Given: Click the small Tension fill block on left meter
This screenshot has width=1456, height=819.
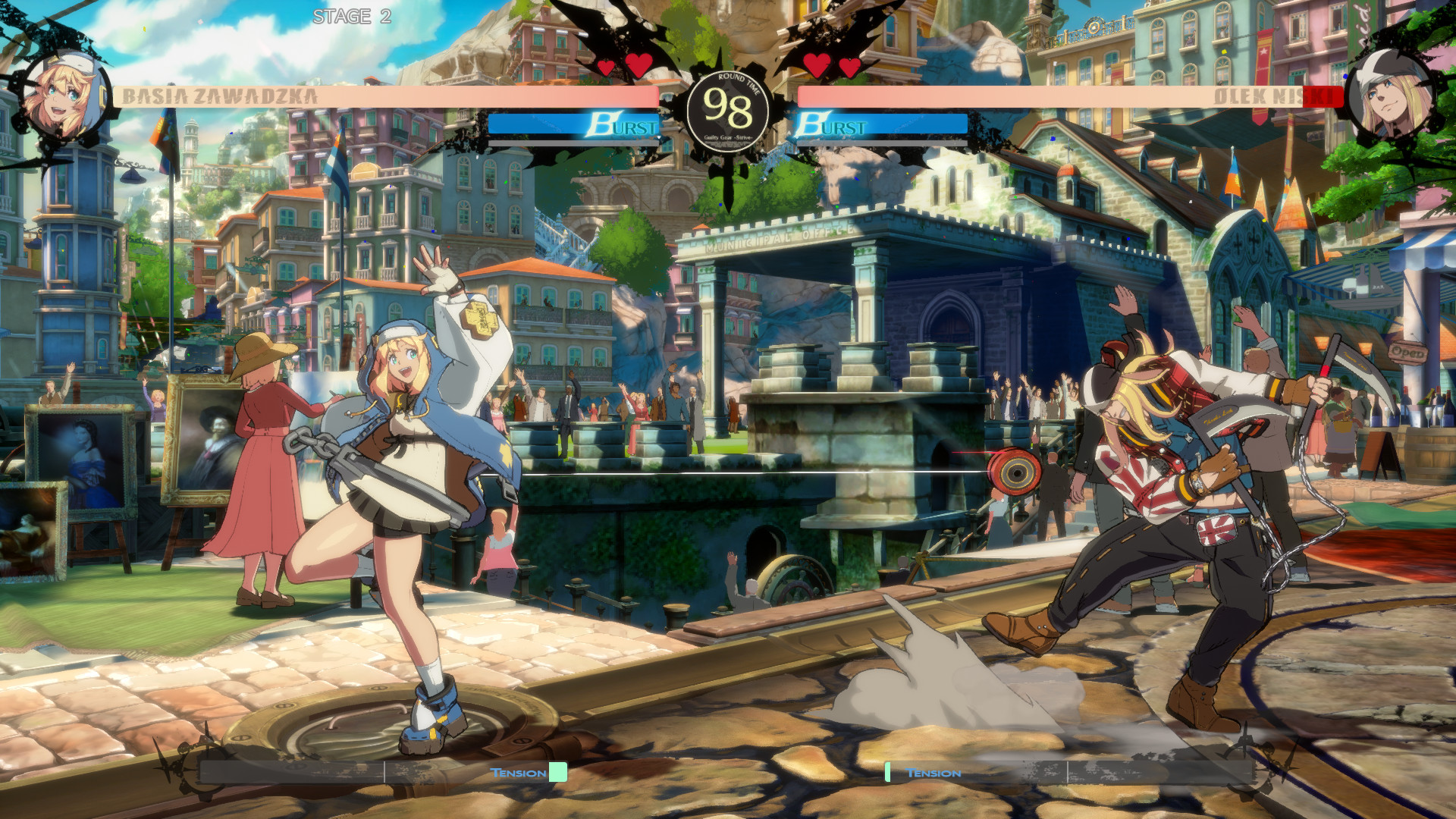Looking at the screenshot, I should click(557, 771).
